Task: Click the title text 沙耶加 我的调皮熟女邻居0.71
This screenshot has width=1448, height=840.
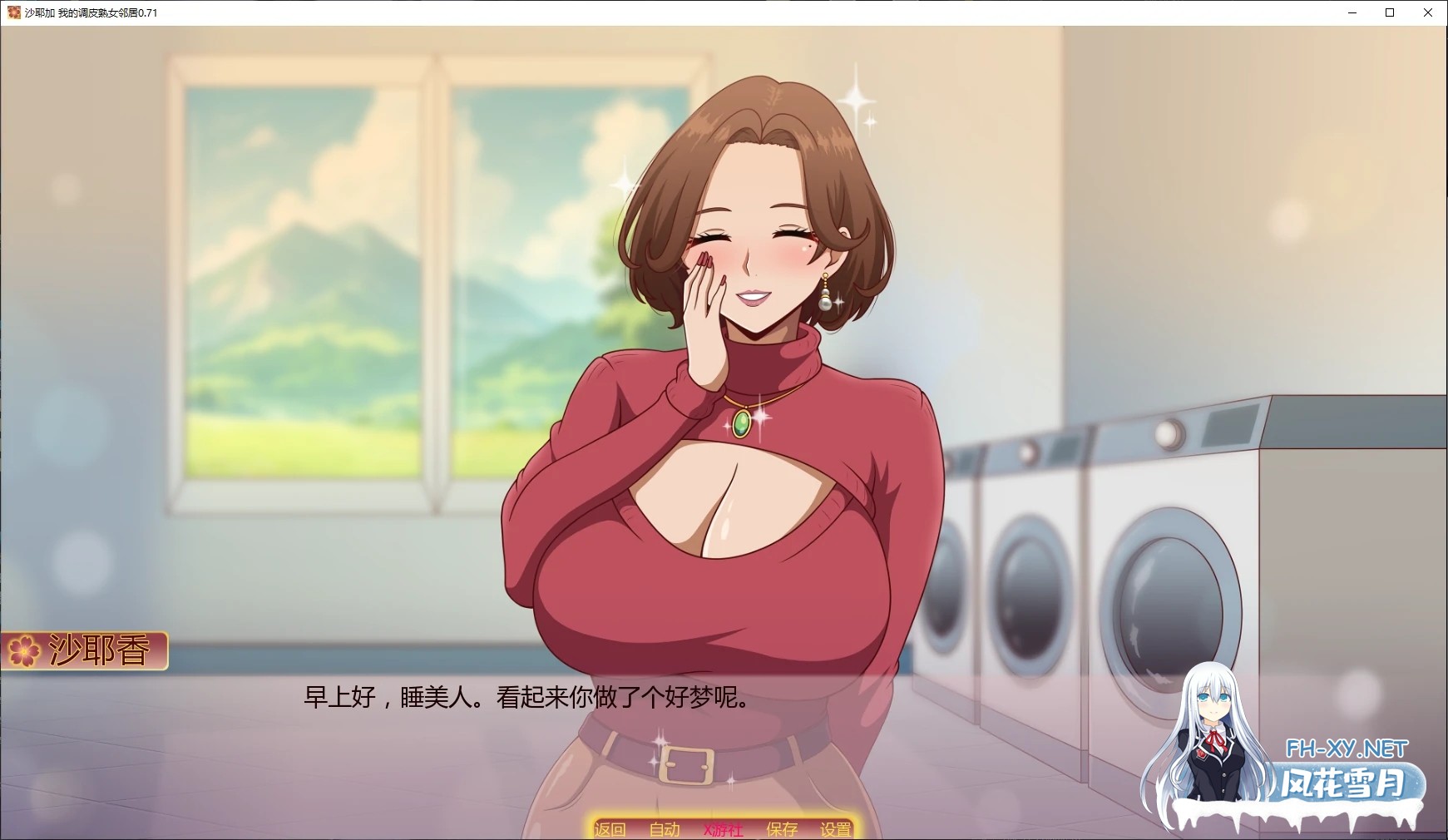Action: coord(91,12)
